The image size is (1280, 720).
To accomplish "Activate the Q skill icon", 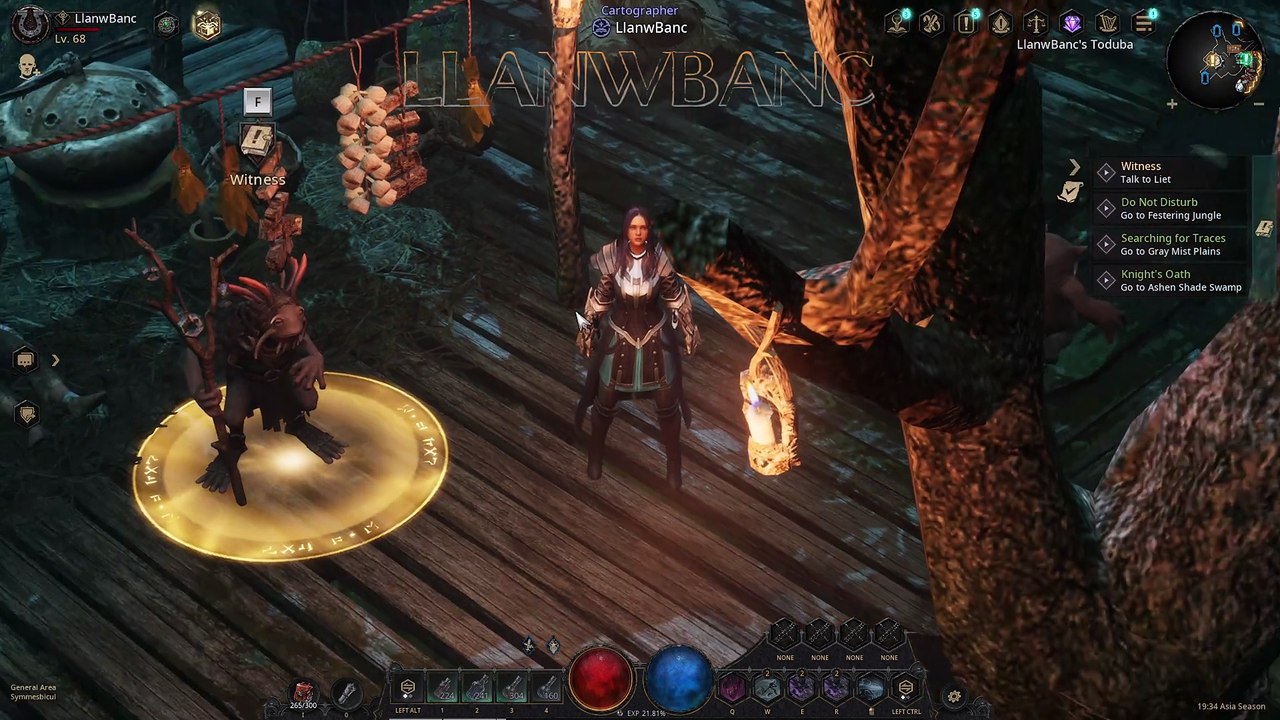I will (x=733, y=688).
